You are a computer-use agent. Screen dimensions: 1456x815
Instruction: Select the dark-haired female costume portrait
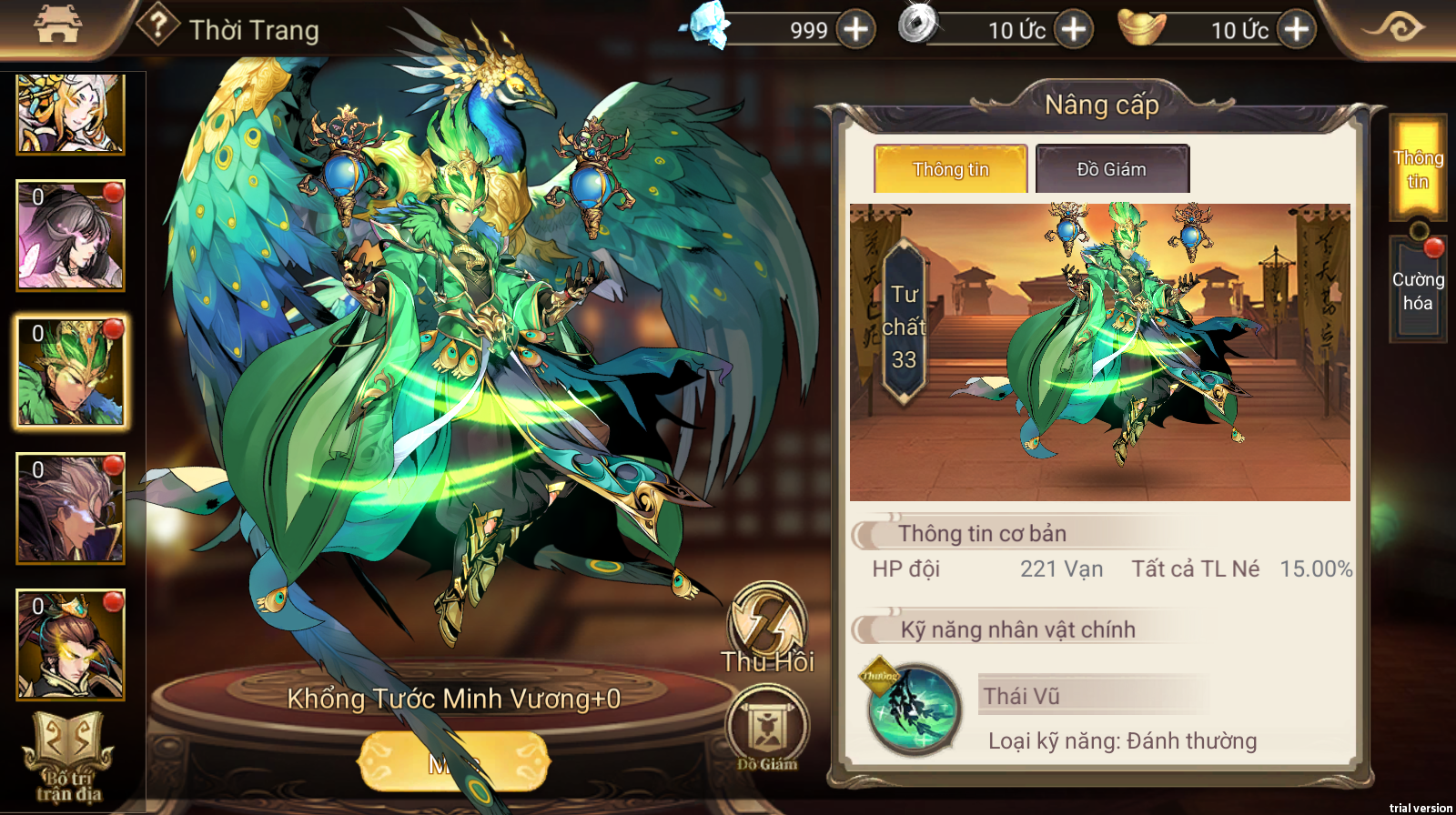tap(70, 236)
